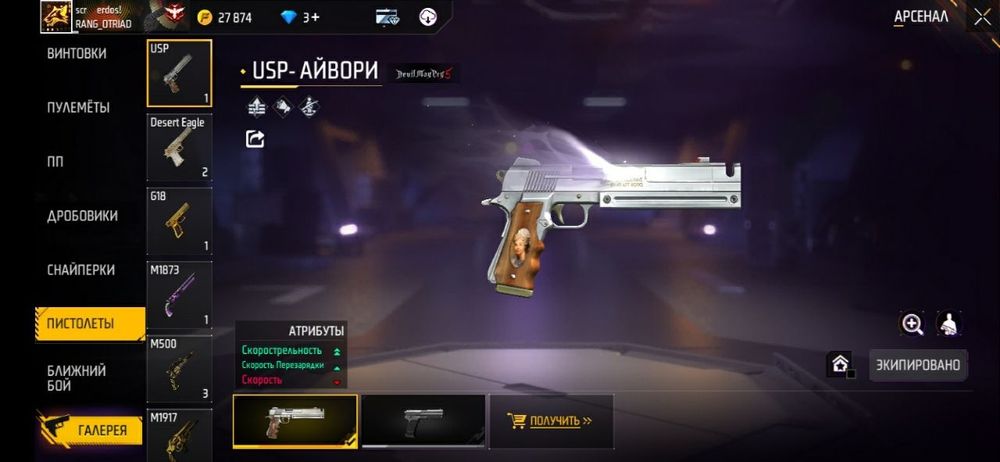Choose the G18 pistol slot
Screen dimensions: 1000x462
tap(179, 221)
